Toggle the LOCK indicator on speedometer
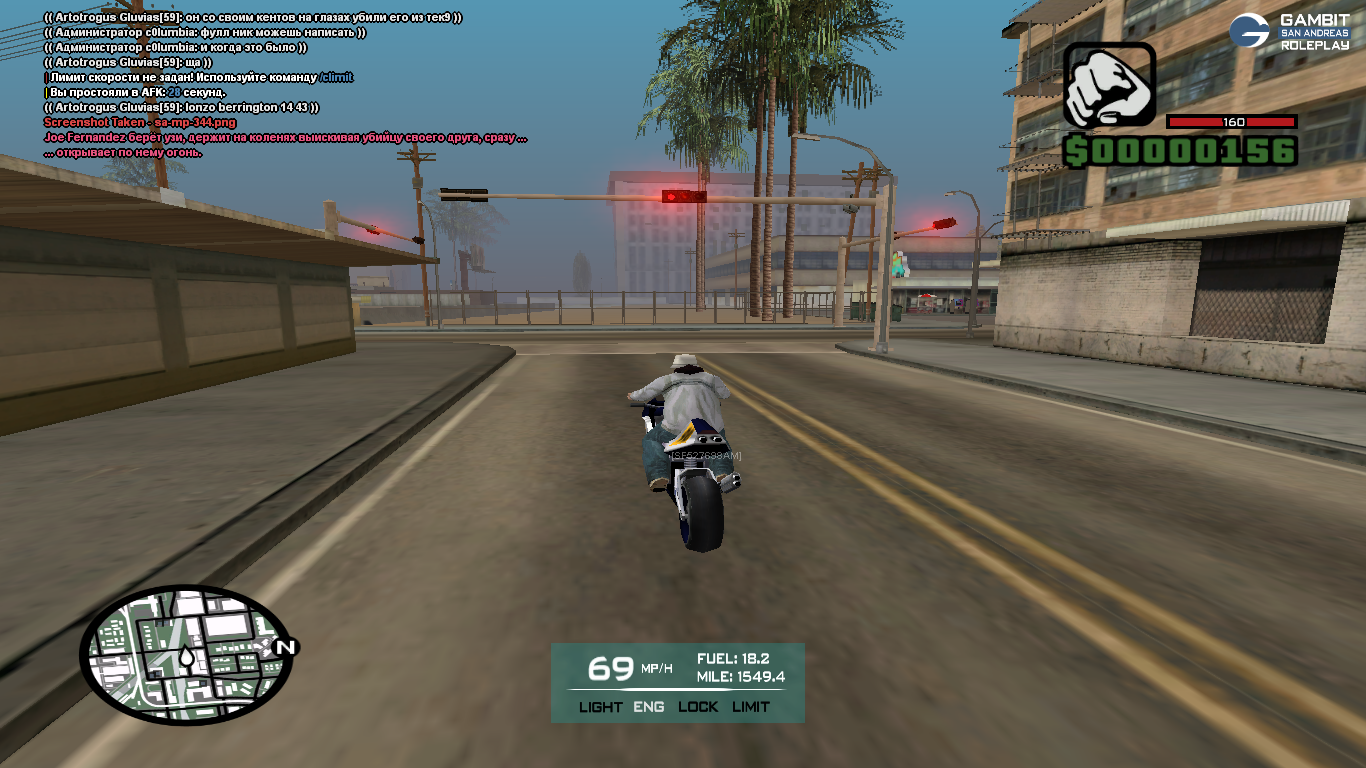 click(698, 706)
